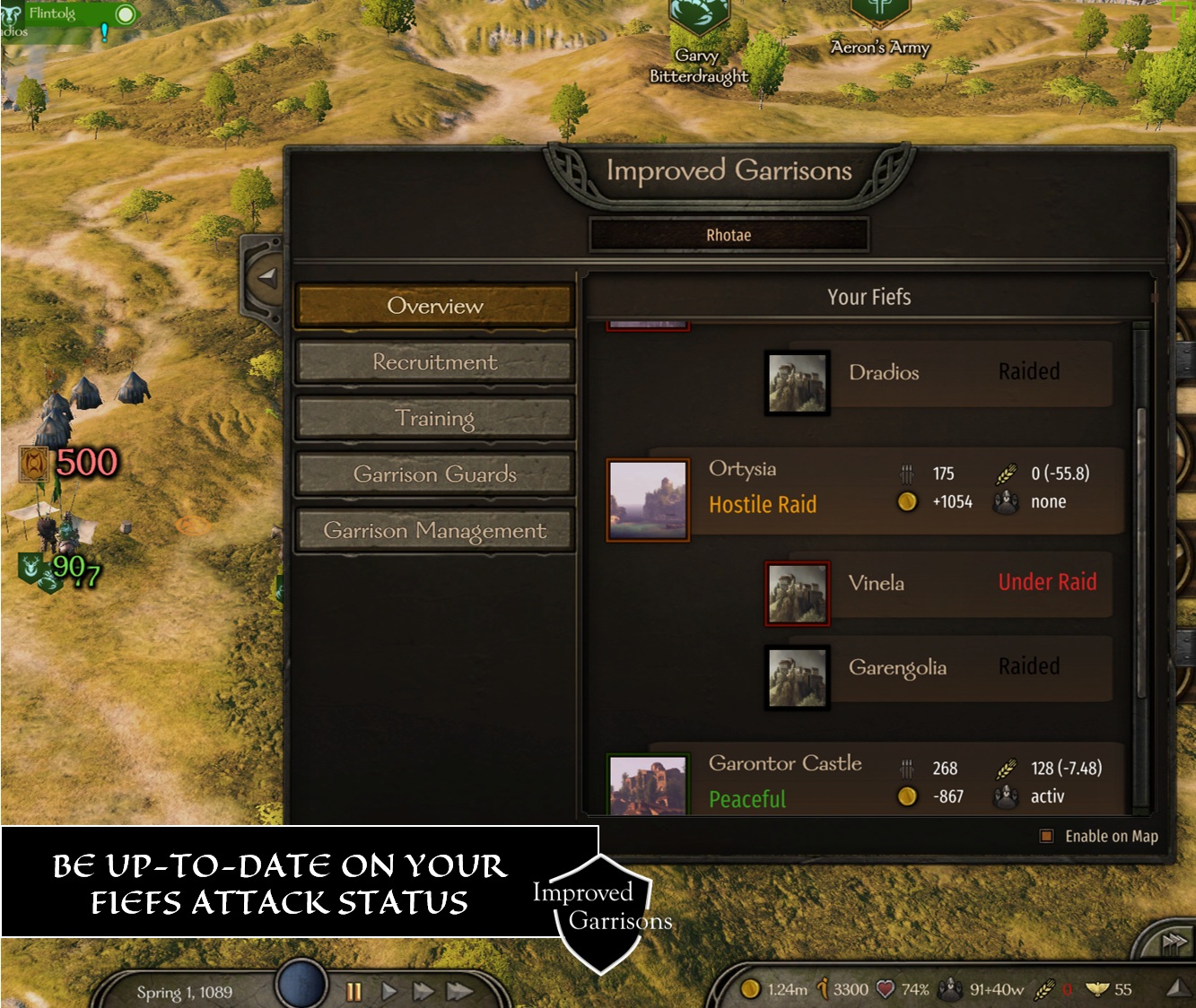The width and height of the screenshot is (1196, 1008).
Task: Open Garrison Management
Action: point(434,531)
